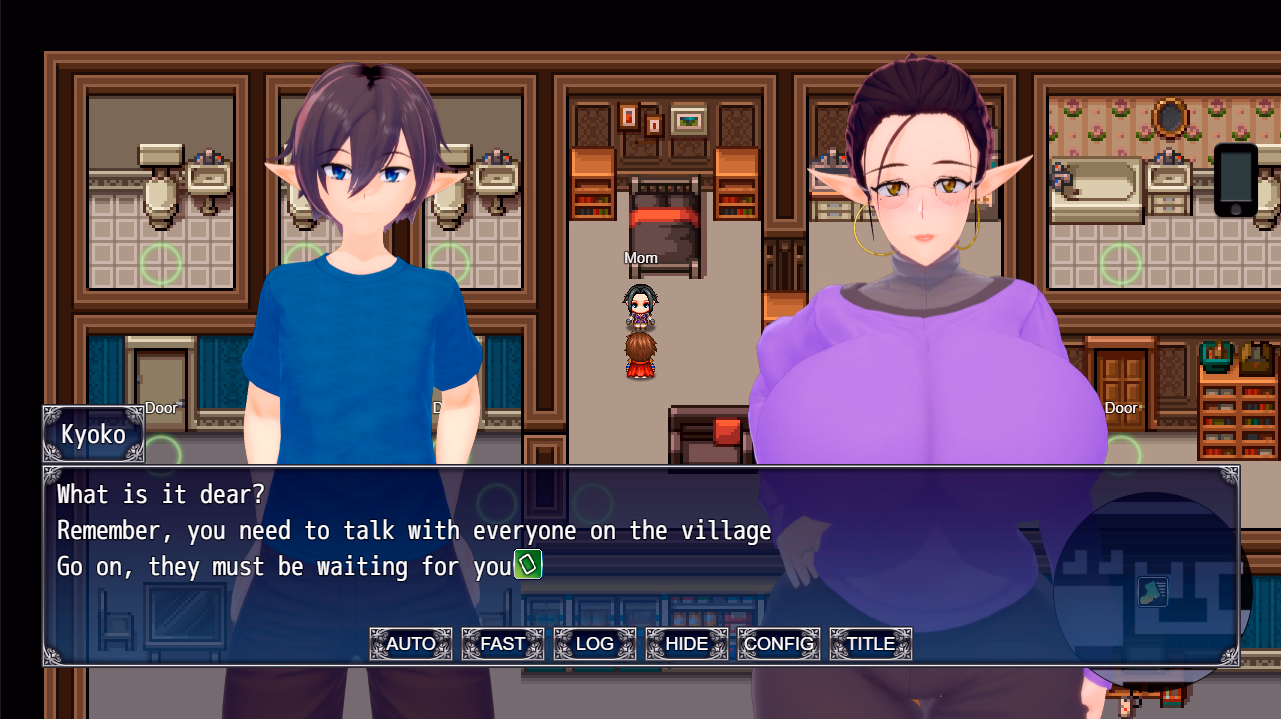Return to the TITLE screen

[871, 644]
